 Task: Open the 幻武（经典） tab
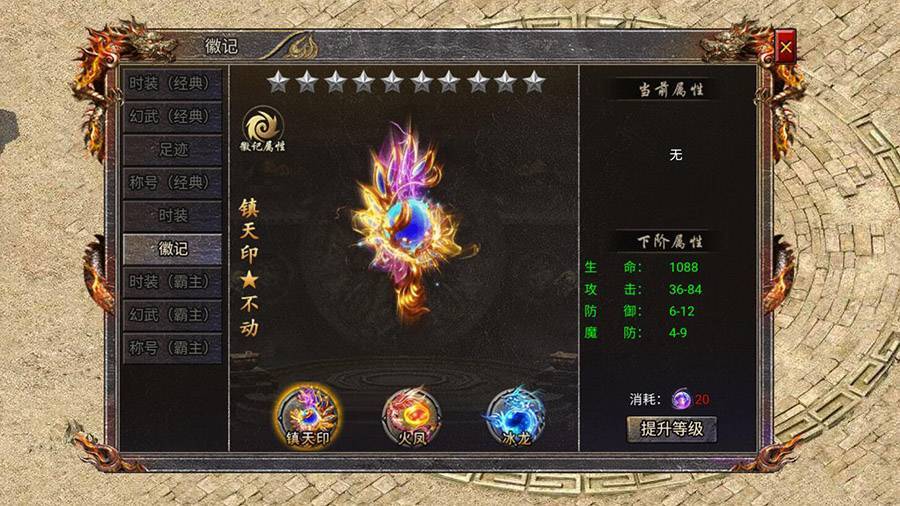(172, 116)
